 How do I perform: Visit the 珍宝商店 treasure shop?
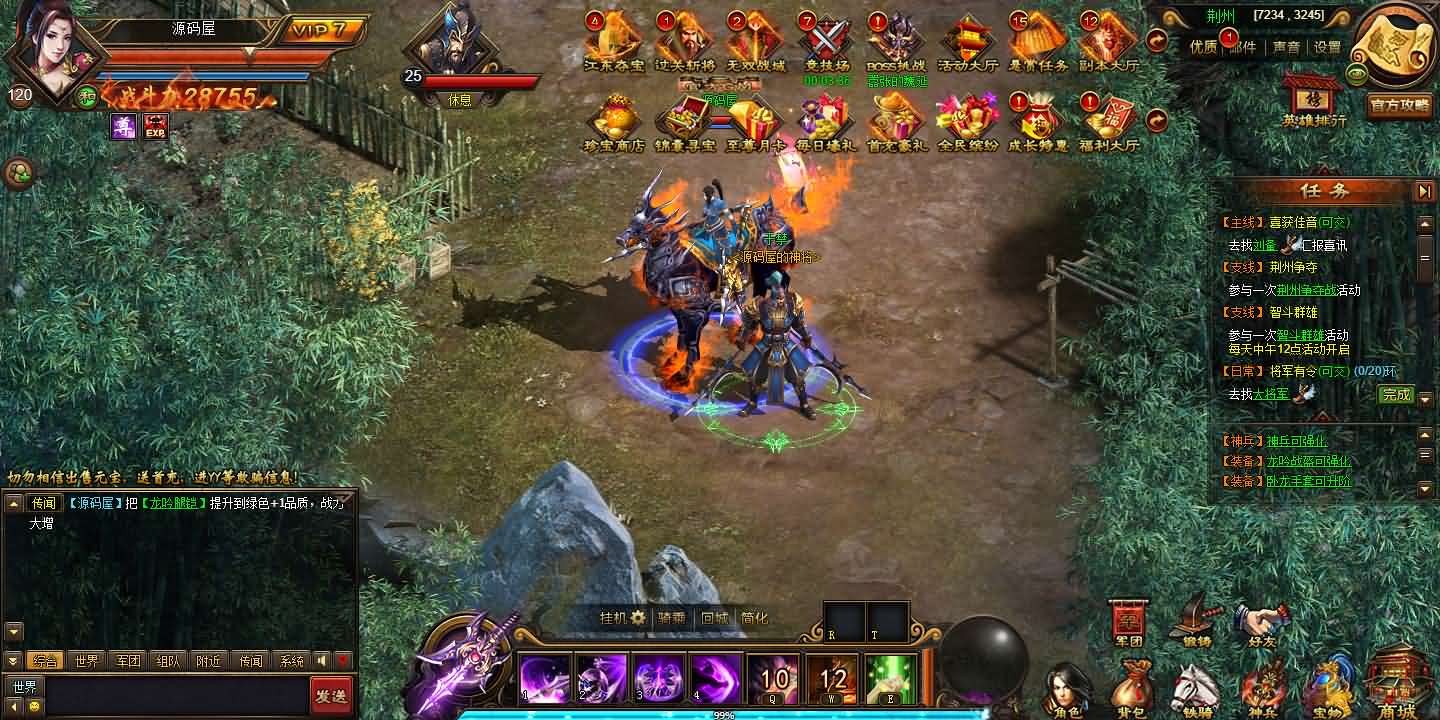pyautogui.click(x=614, y=122)
